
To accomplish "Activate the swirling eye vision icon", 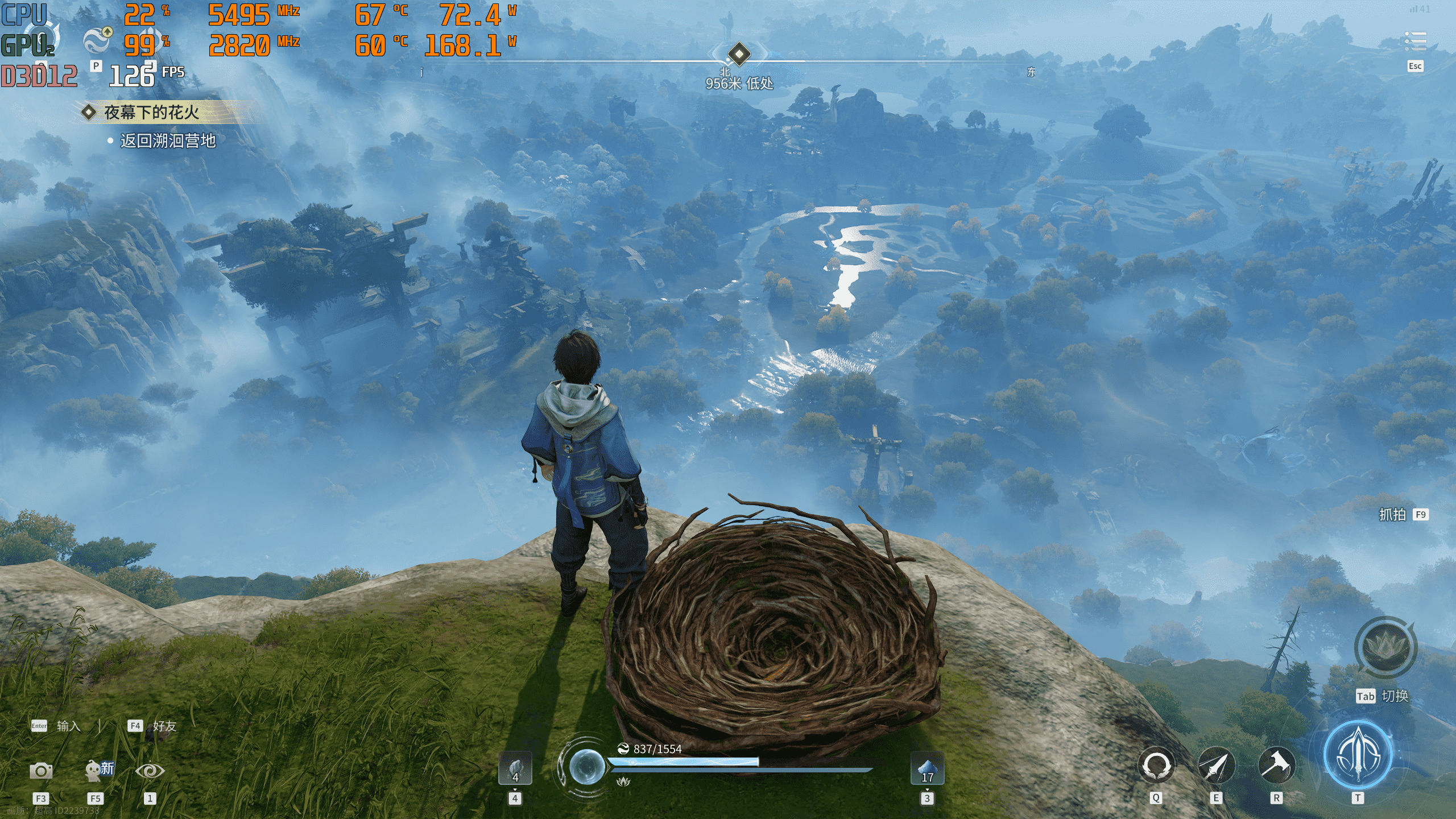I will pyautogui.click(x=150, y=771).
